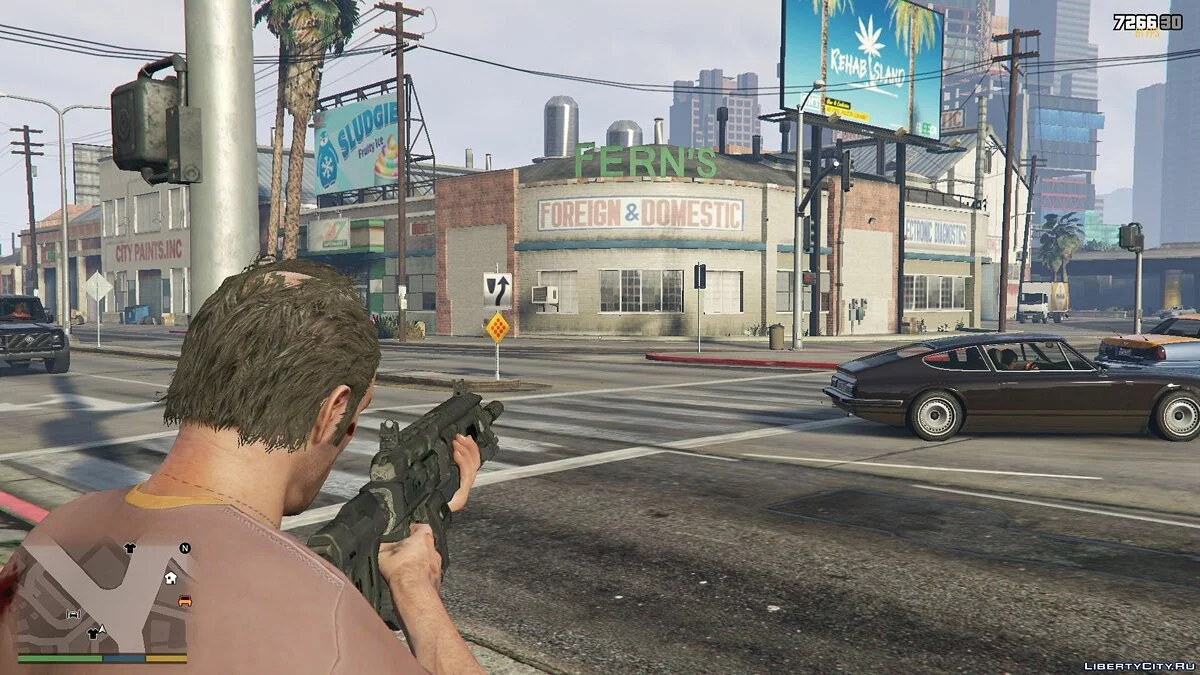
Task: Click the orange car marker on the minimap
Action: click(x=185, y=601)
